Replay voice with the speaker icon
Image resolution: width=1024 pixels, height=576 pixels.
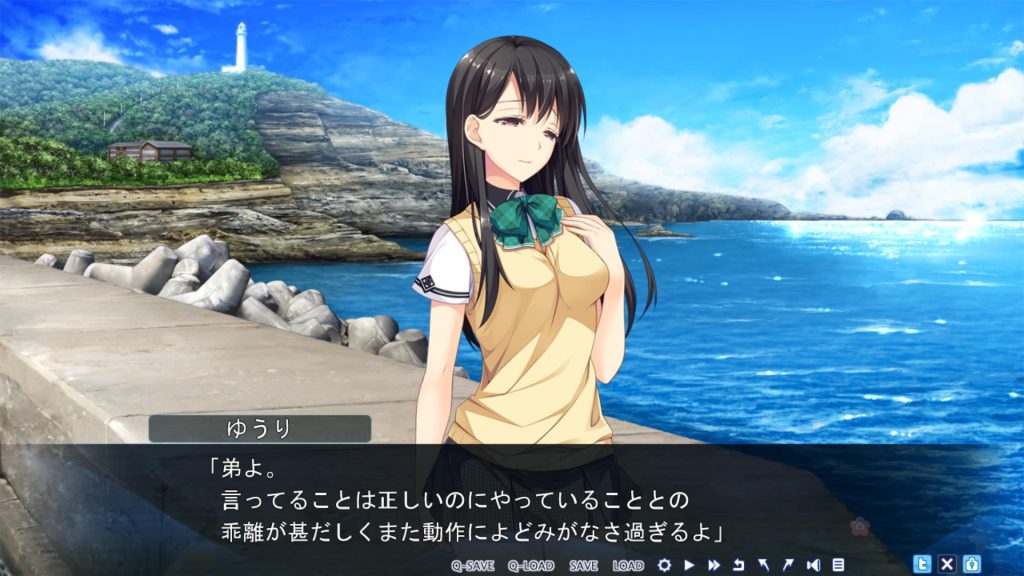813,565
